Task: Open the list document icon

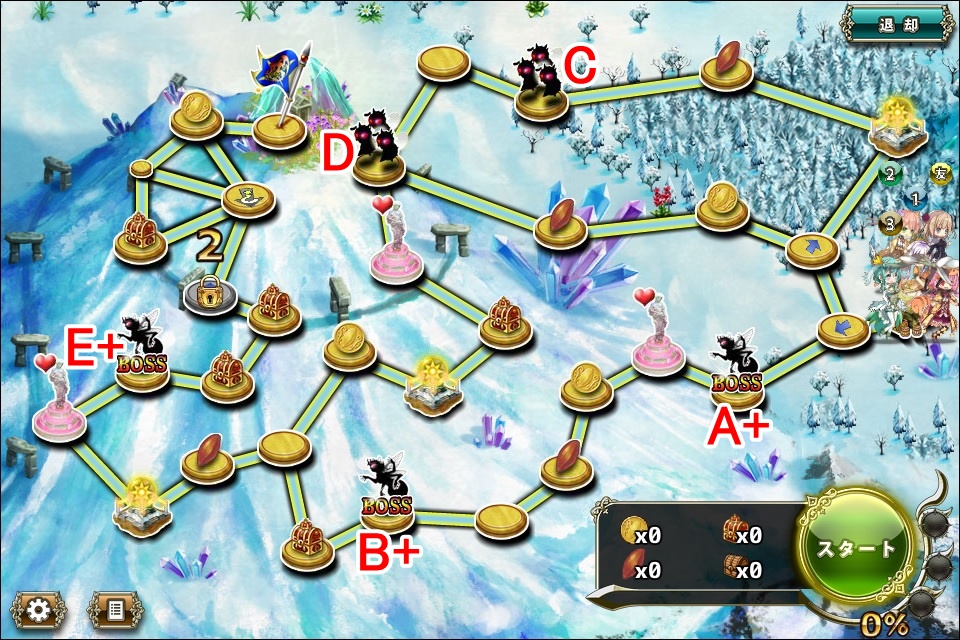Action: 112,607
